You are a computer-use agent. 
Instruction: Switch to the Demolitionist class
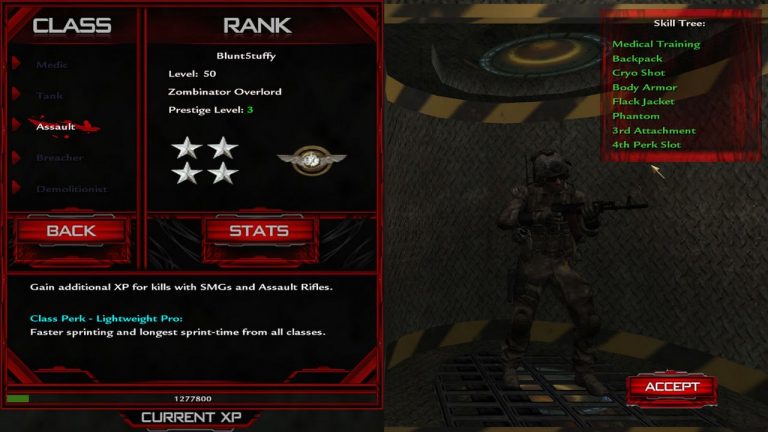(x=71, y=189)
